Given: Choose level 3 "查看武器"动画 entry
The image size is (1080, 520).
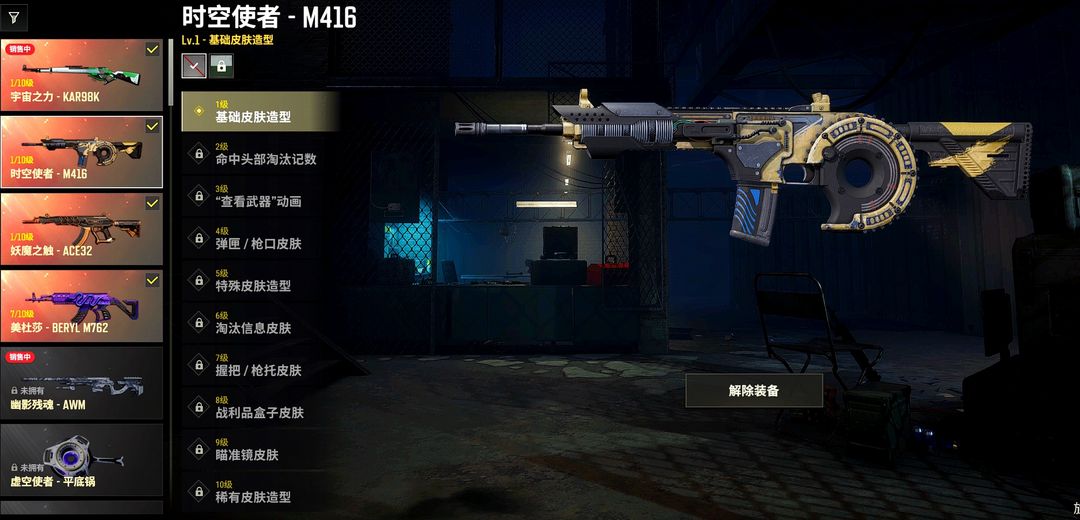Looking at the screenshot, I should (x=260, y=195).
